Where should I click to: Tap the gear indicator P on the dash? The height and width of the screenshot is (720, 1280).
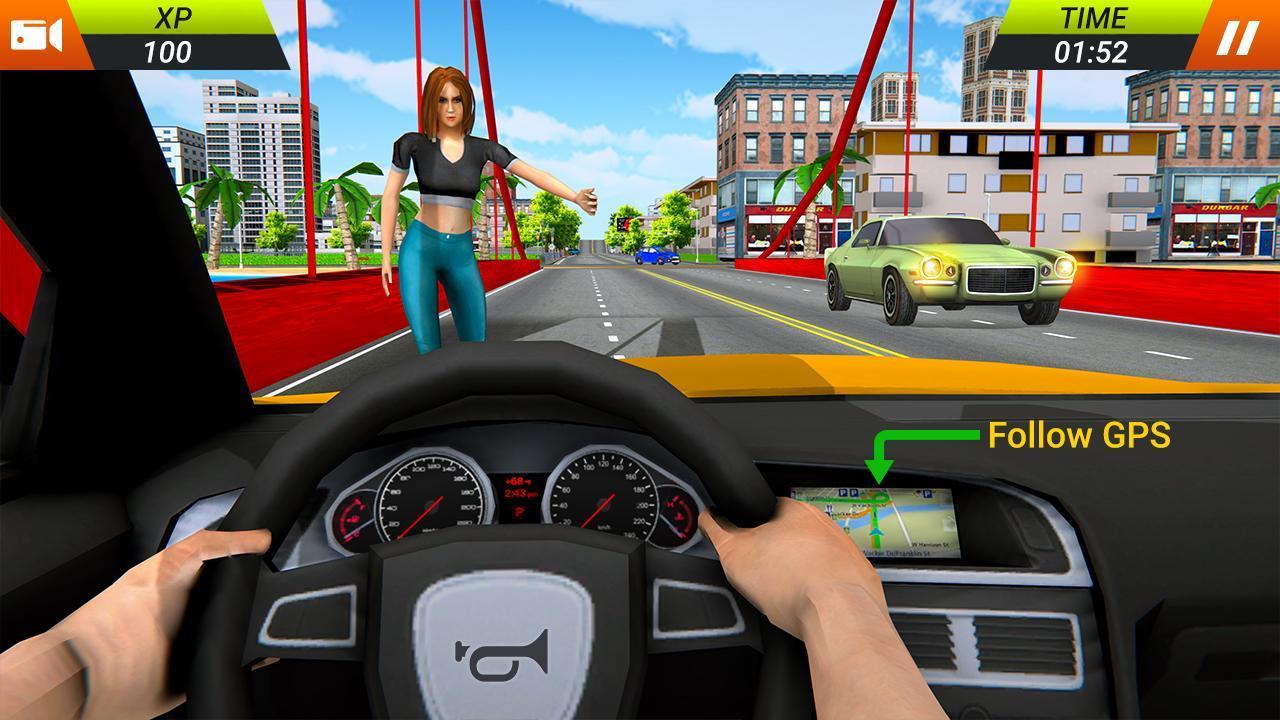(x=518, y=512)
